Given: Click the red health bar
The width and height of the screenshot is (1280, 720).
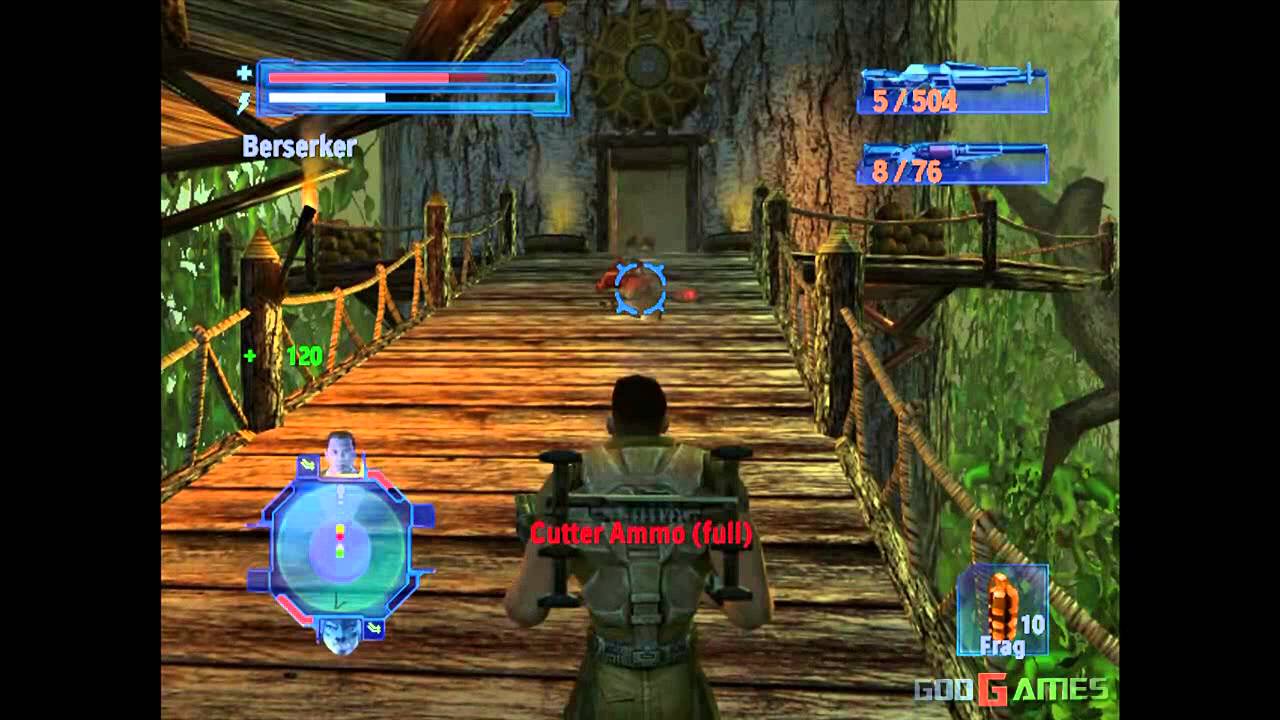Looking at the screenshot, I should coord(360,75).
